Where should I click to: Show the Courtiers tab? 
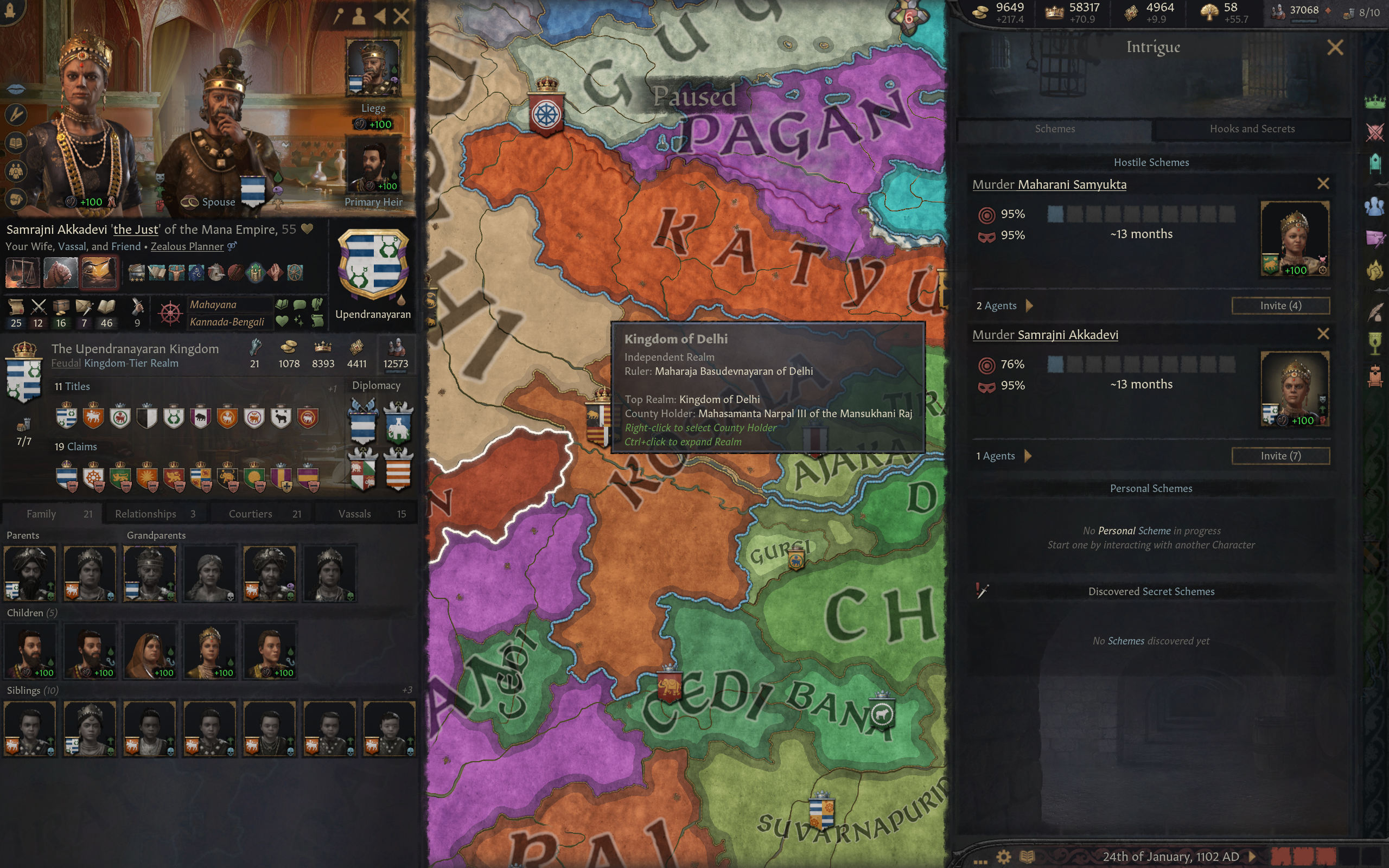point(264,514)
